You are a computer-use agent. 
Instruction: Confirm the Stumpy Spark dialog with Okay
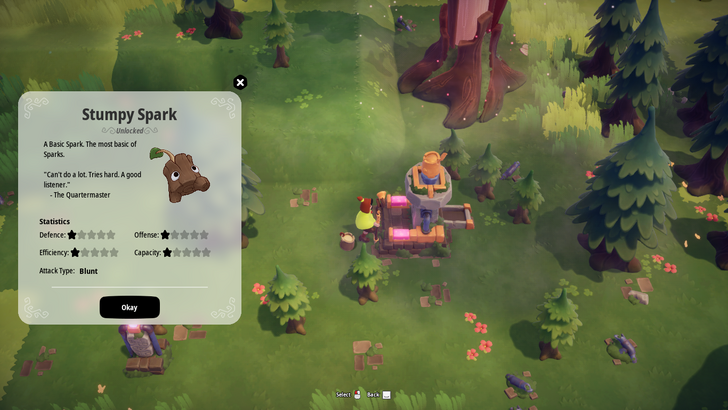pos(129,307)
